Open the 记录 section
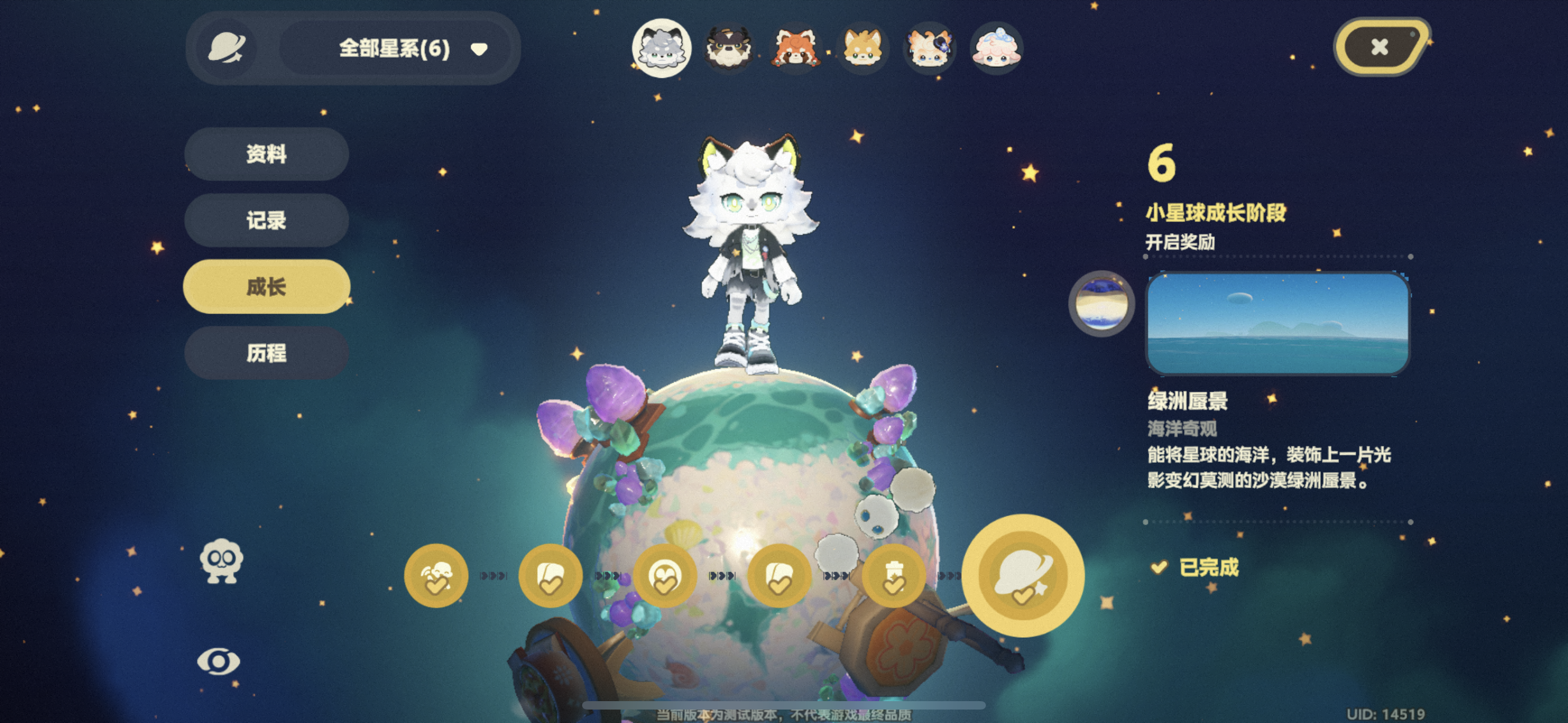 pyautogui.click(x=266, y=220)
